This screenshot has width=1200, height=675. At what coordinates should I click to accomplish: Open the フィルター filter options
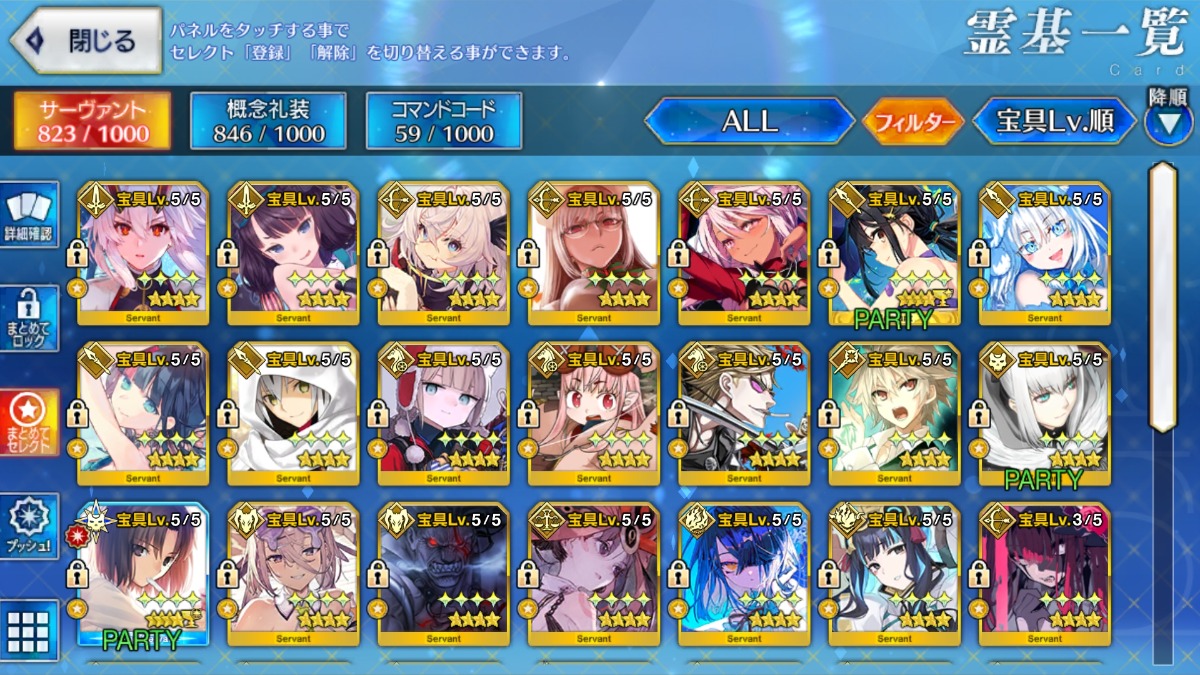(x=912, y=123)
